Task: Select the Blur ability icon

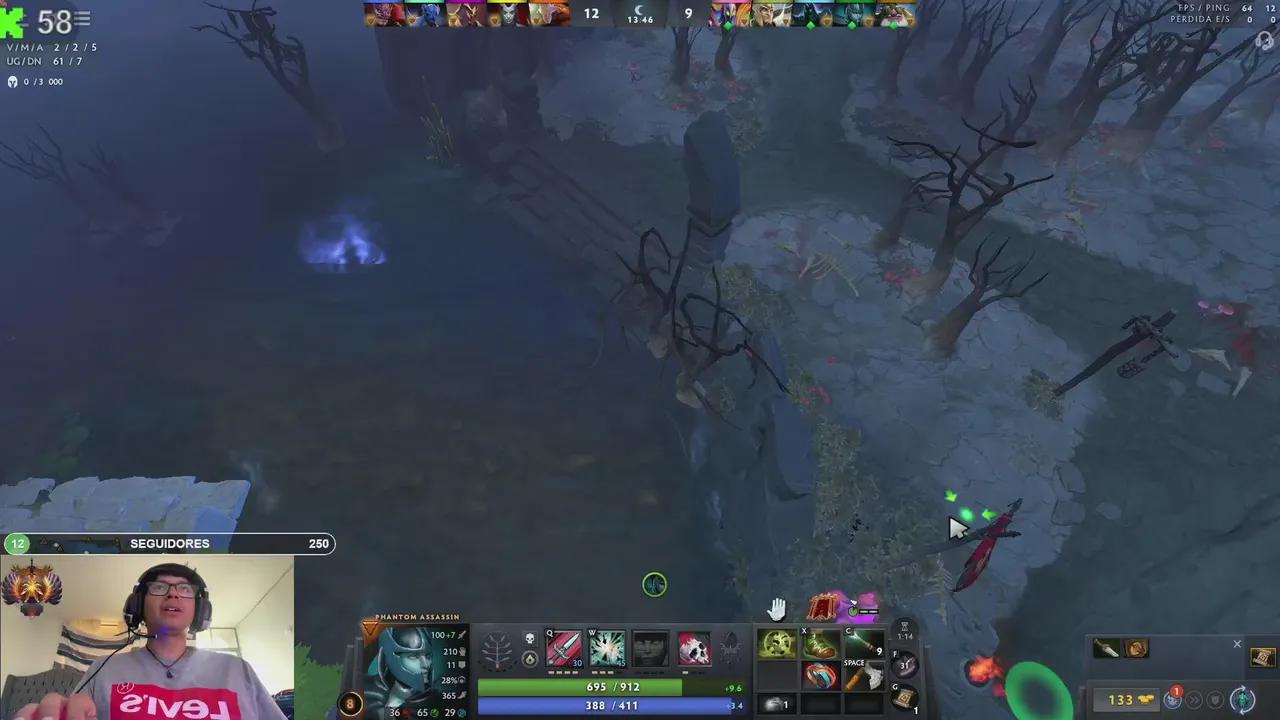Action: [650, 650]
